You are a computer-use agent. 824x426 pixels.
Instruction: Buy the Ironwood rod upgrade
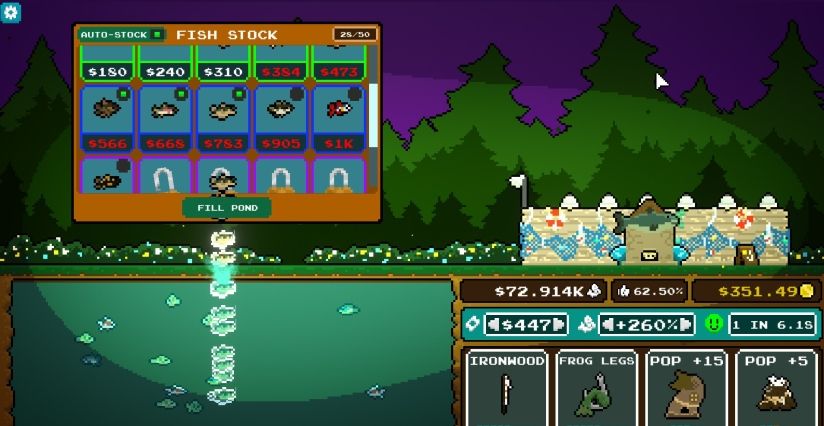[507, 388]
